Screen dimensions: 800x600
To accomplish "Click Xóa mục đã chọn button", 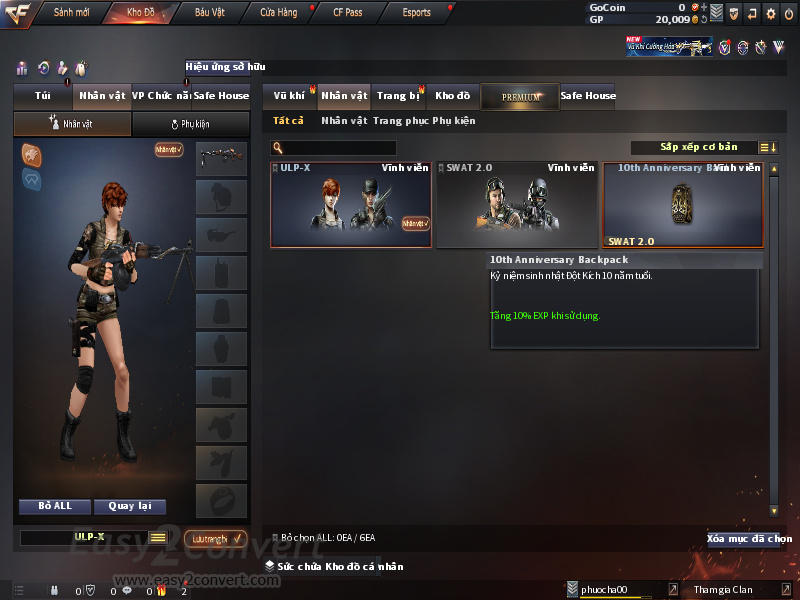I will [748, 539].
